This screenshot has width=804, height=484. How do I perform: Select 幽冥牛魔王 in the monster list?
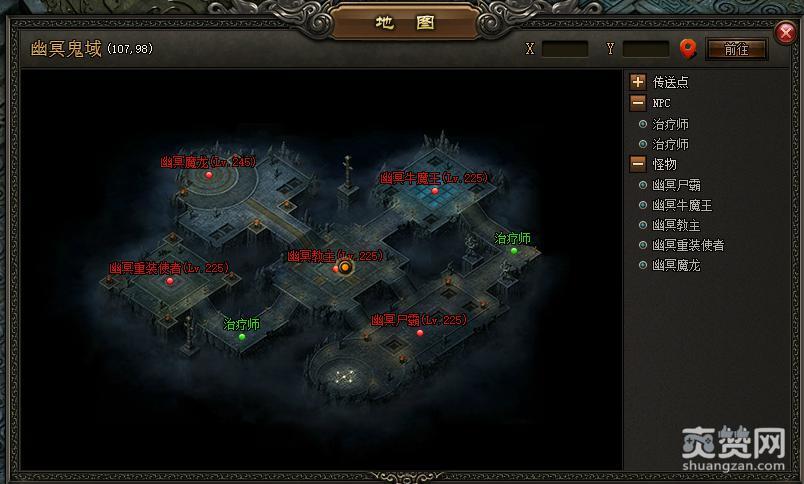(682, 205)
